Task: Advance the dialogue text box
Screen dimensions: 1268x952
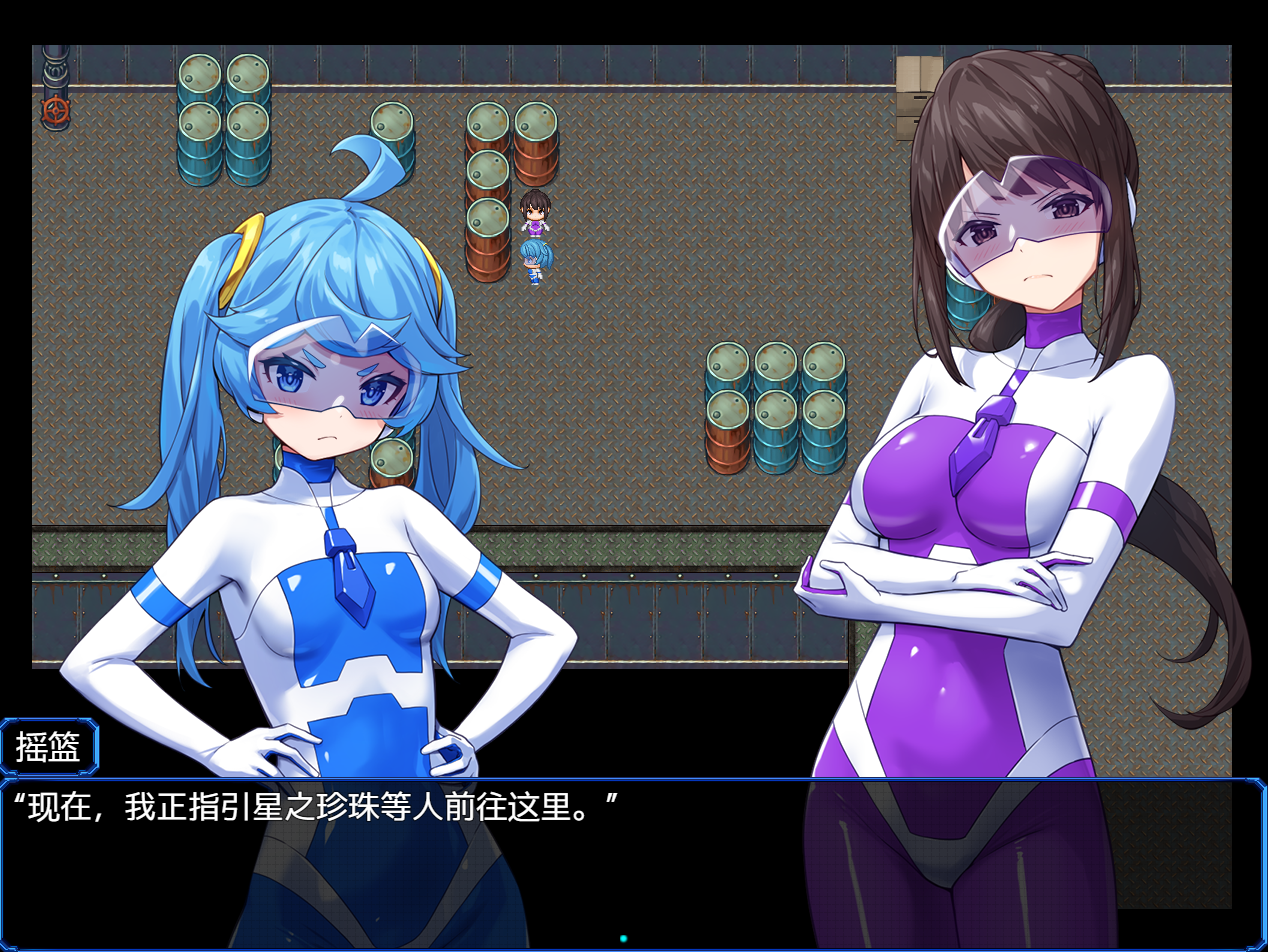Action: 632,862
